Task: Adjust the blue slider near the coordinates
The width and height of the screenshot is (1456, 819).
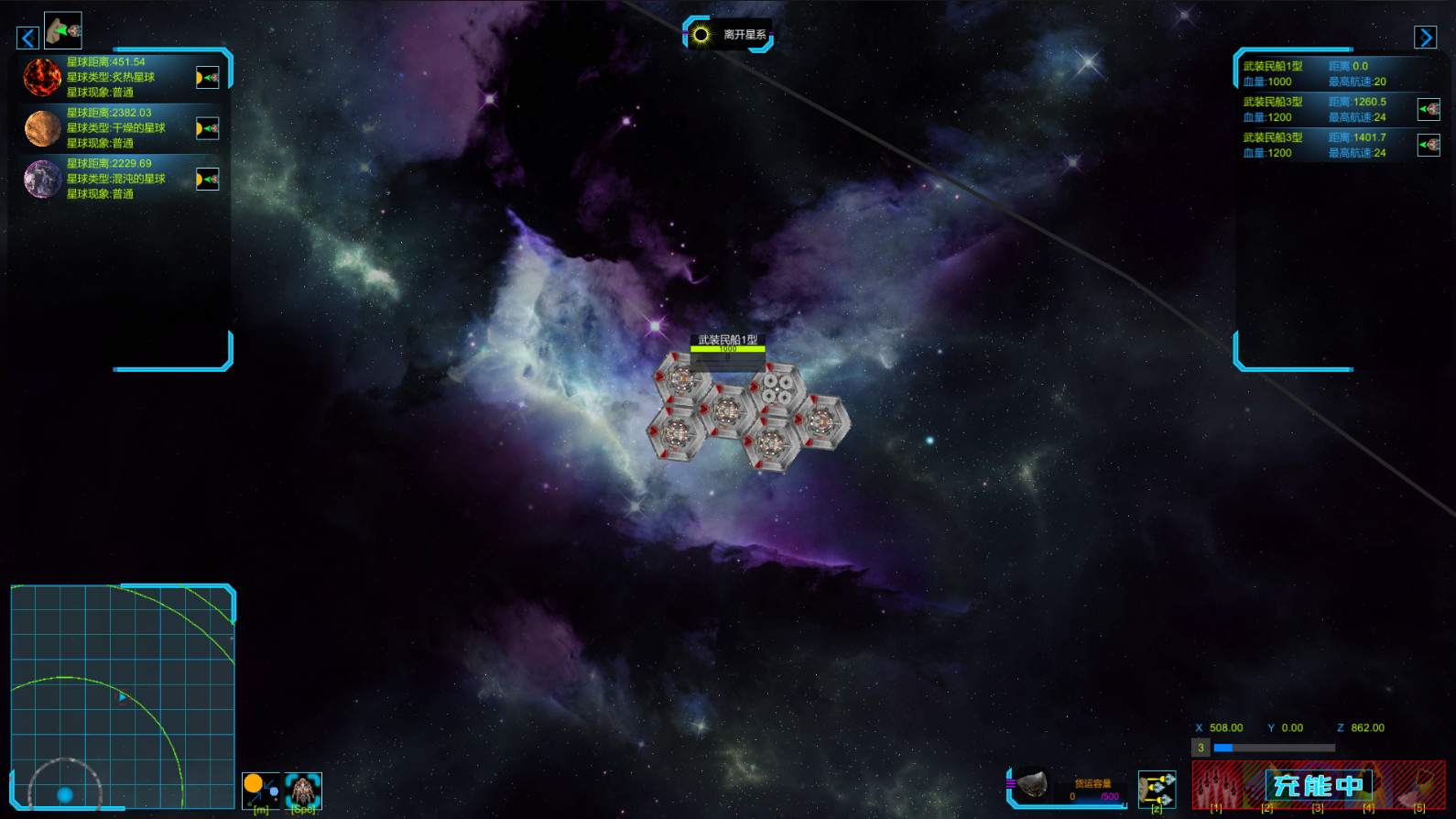Action: click(1224, 747)
